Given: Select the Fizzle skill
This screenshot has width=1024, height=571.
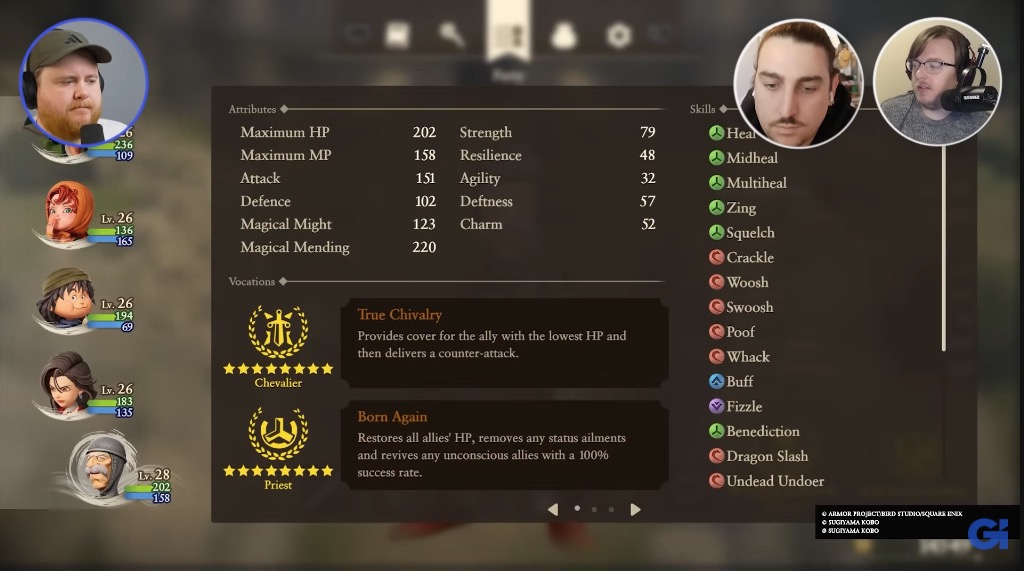Looking at the screenshot, I should click(743, 407).
